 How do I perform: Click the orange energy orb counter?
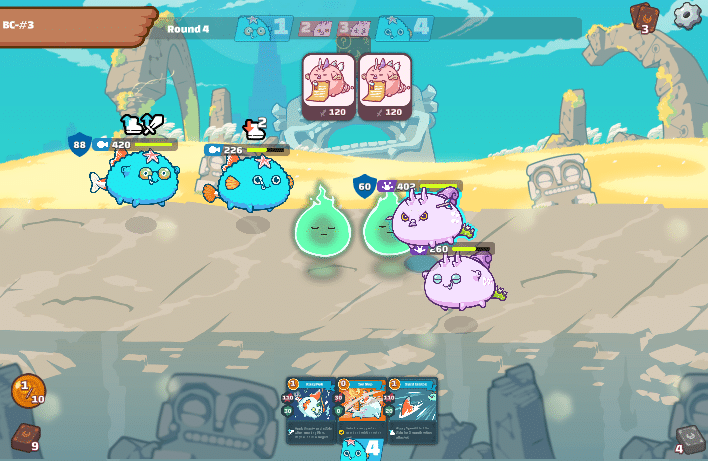click(28, 391)
